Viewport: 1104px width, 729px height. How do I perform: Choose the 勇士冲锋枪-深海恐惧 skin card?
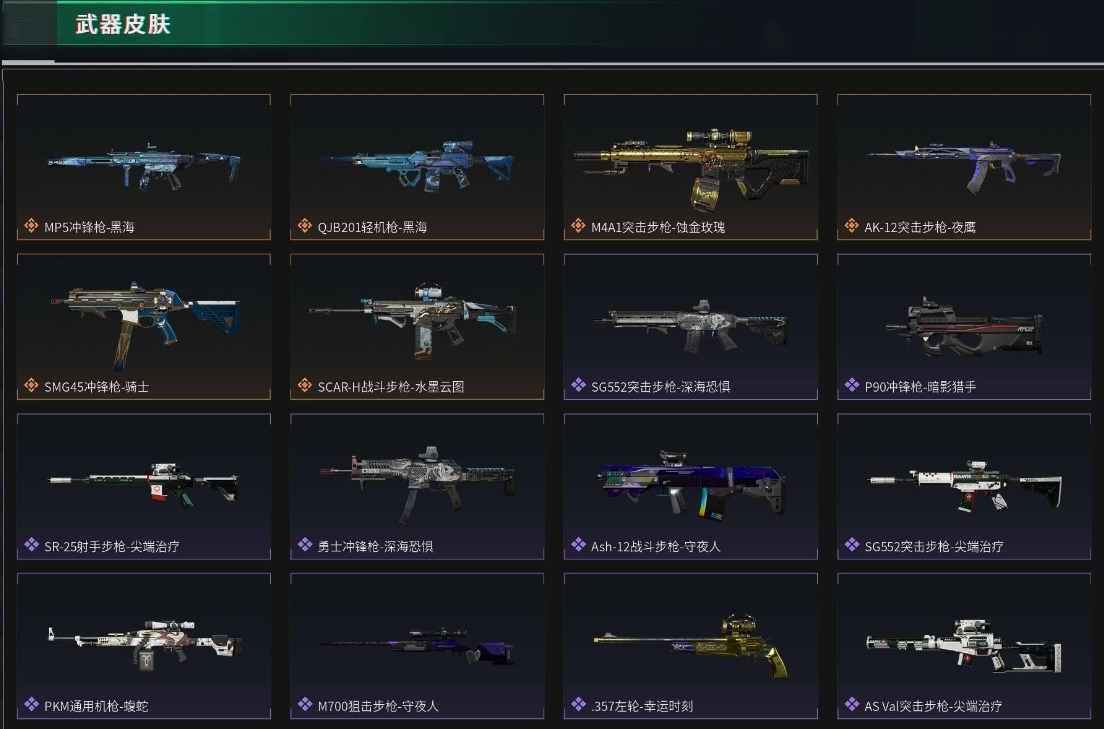(x=417, y=486)
